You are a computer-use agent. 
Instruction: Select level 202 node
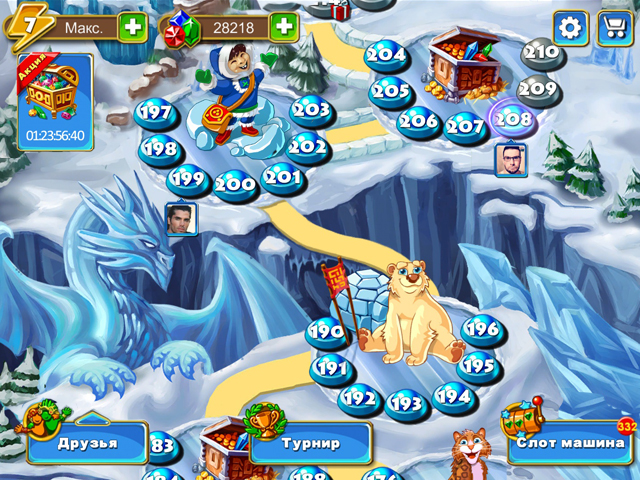[307, 148]
